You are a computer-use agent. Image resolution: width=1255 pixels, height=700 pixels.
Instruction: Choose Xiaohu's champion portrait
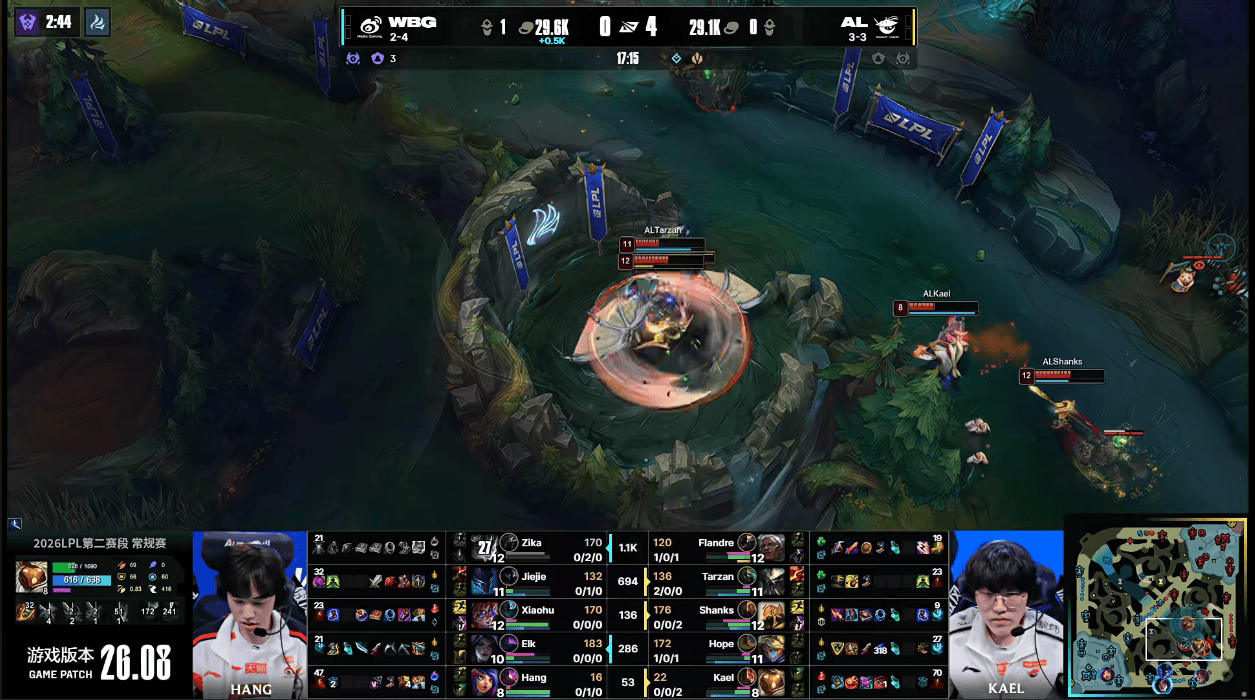click(x=483, y=614)
